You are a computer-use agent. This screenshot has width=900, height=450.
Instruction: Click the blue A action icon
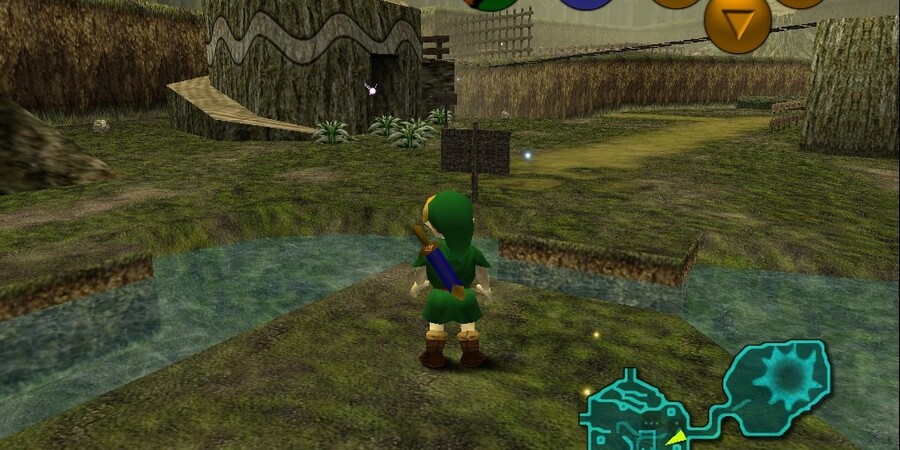pos(585,4)
